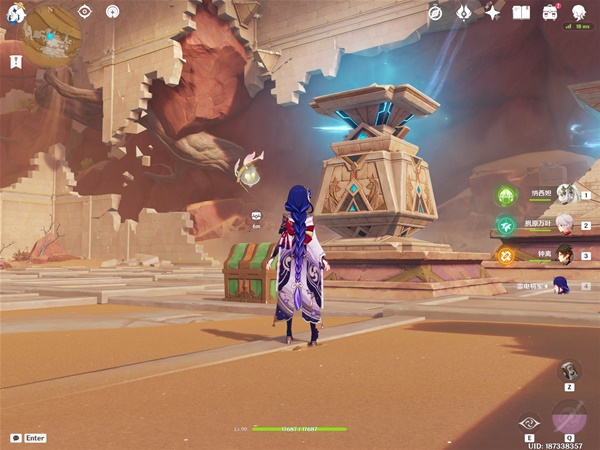The height and width of the screenshot is (450, 600).
Task: Open the quest log exclamation icon
Action: click(x=16, y=62)
